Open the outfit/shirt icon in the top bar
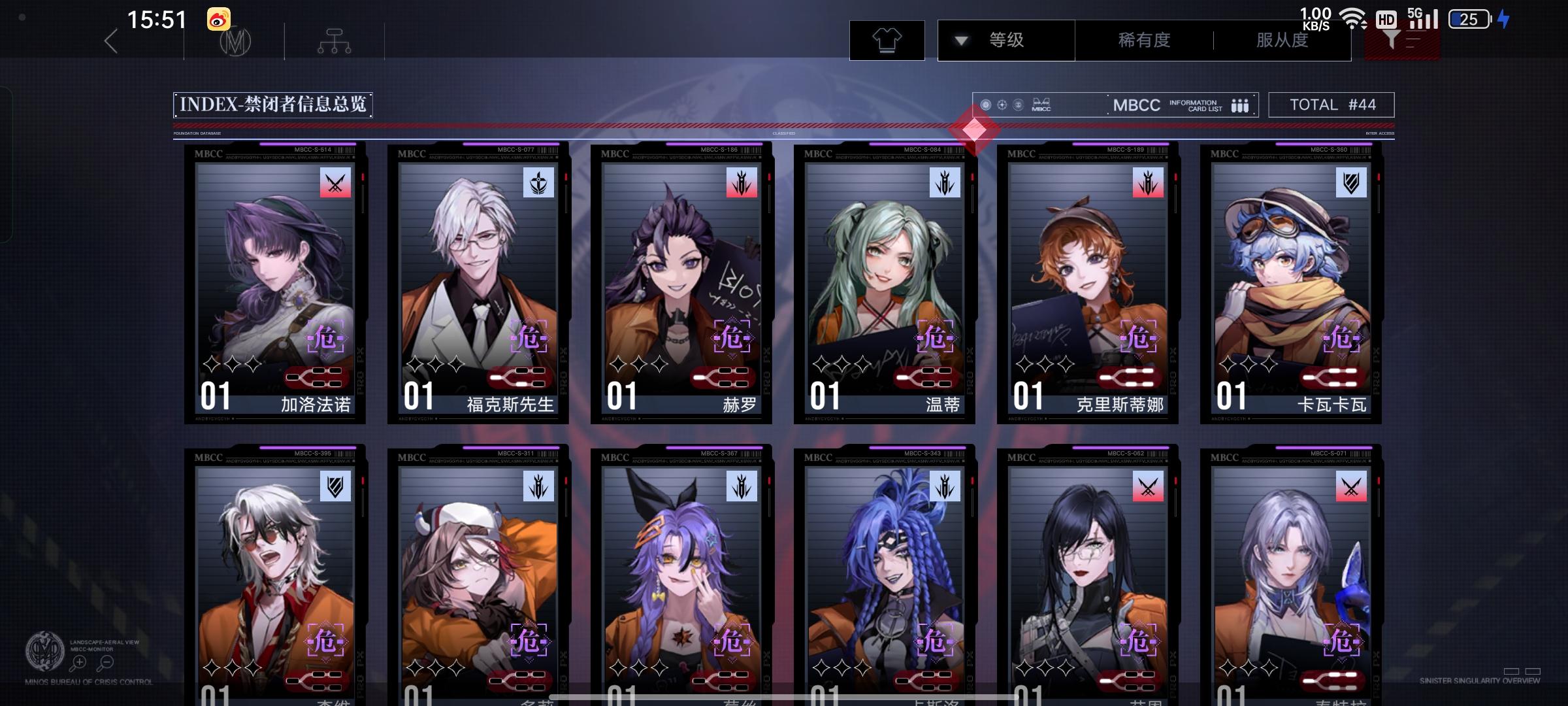Image resolution: width=1568 pixels, height=706 pixels. pos(887,40)
